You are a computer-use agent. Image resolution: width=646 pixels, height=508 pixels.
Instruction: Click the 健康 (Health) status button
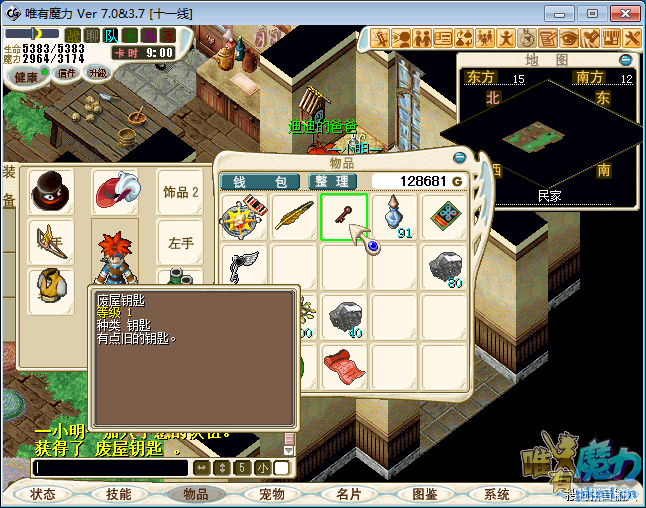click(27, 77)
